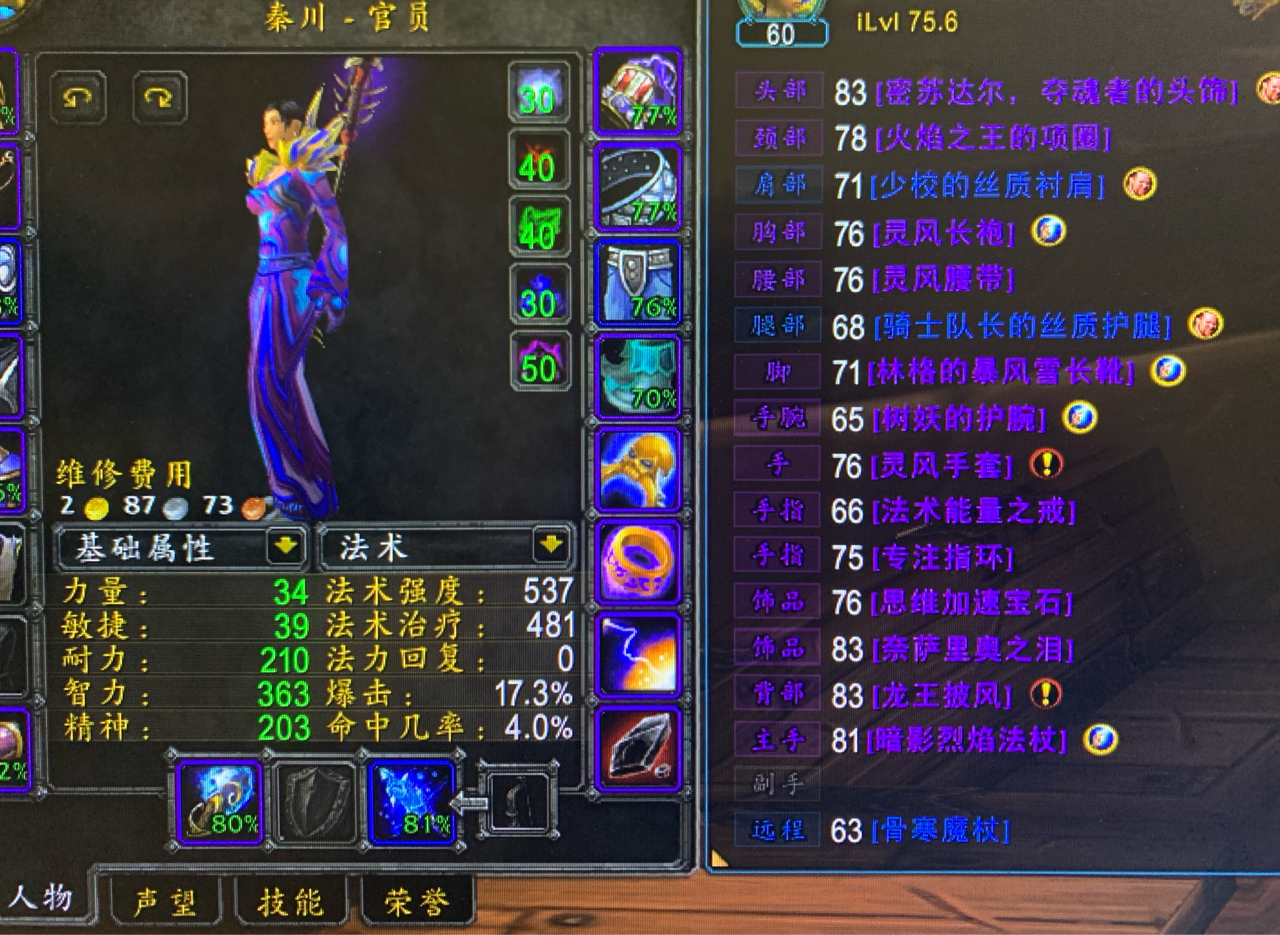Click the 80% buff icon at bottom
The image size is (1280, 935).
218,805
